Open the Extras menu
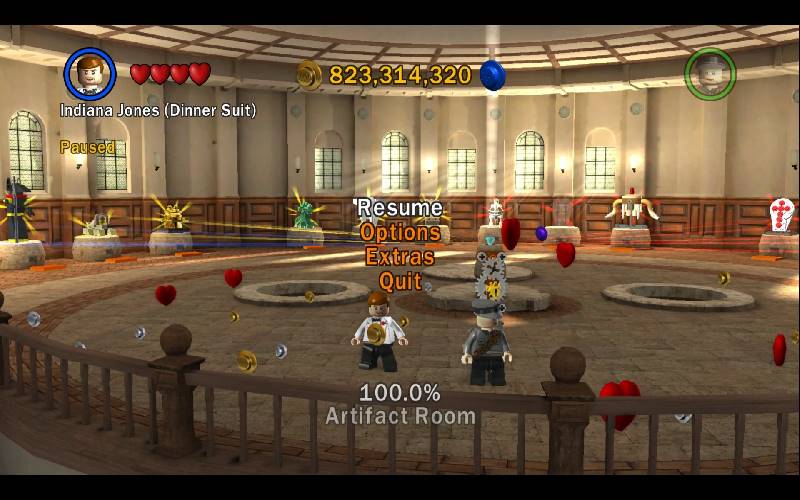Image resolution: width=800 pixels, height=500 pixels. (400, 256)
